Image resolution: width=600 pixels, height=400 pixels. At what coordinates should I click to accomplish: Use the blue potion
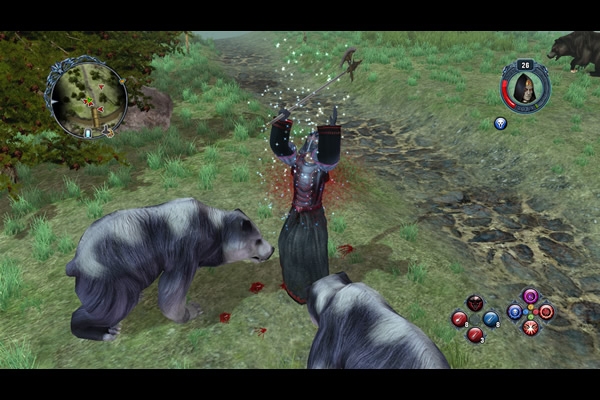[491, 319]
